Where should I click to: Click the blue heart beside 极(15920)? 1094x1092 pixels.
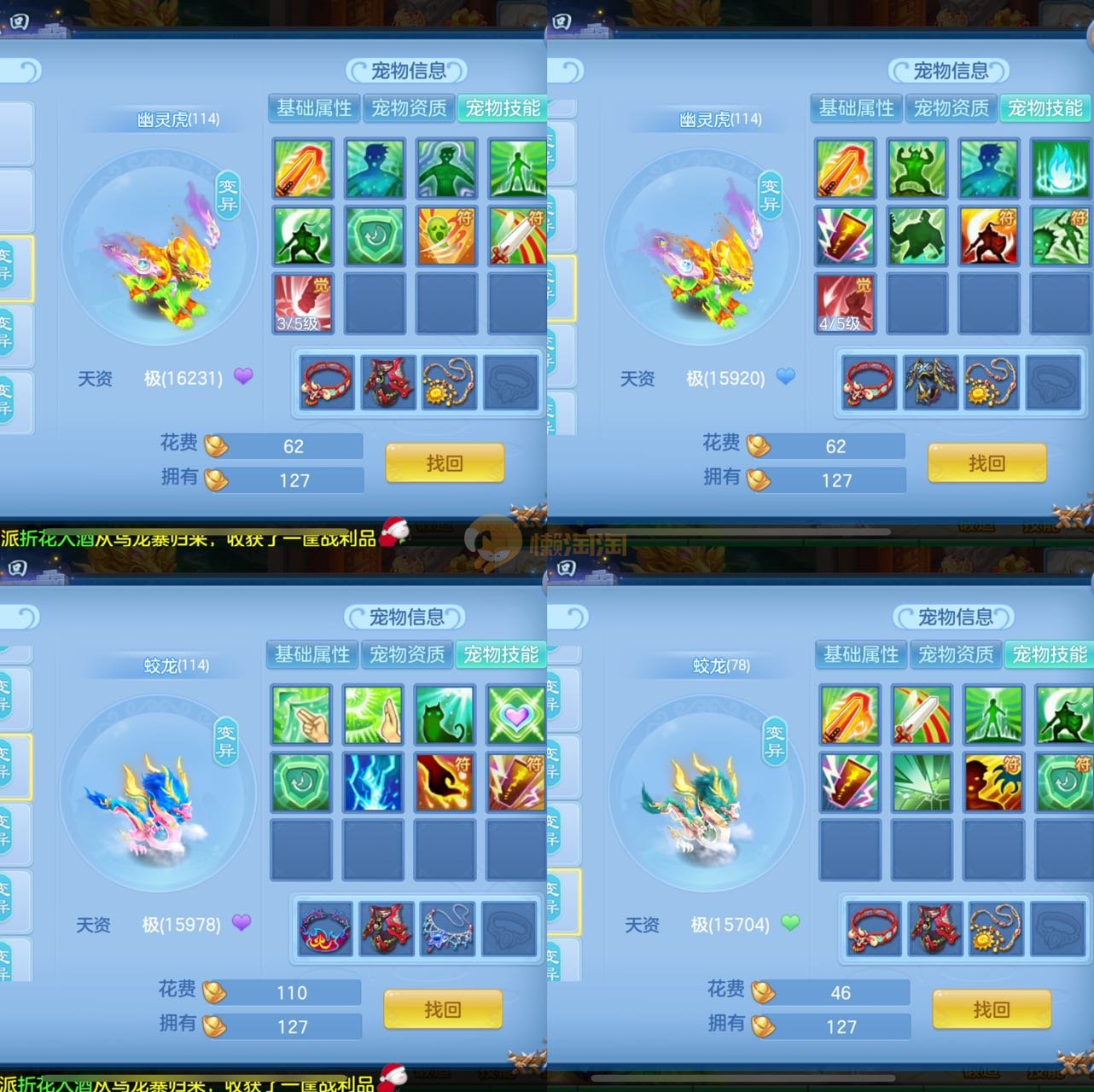click(x=786, y=376)
